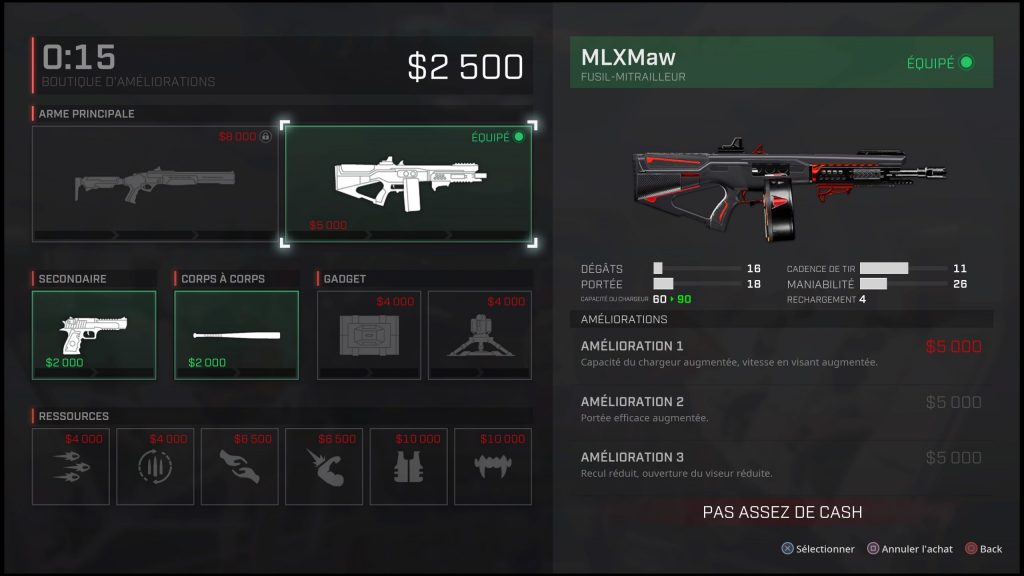
Task: Click the Pas Assez De Cash button
Action: [x=781, y=512]
